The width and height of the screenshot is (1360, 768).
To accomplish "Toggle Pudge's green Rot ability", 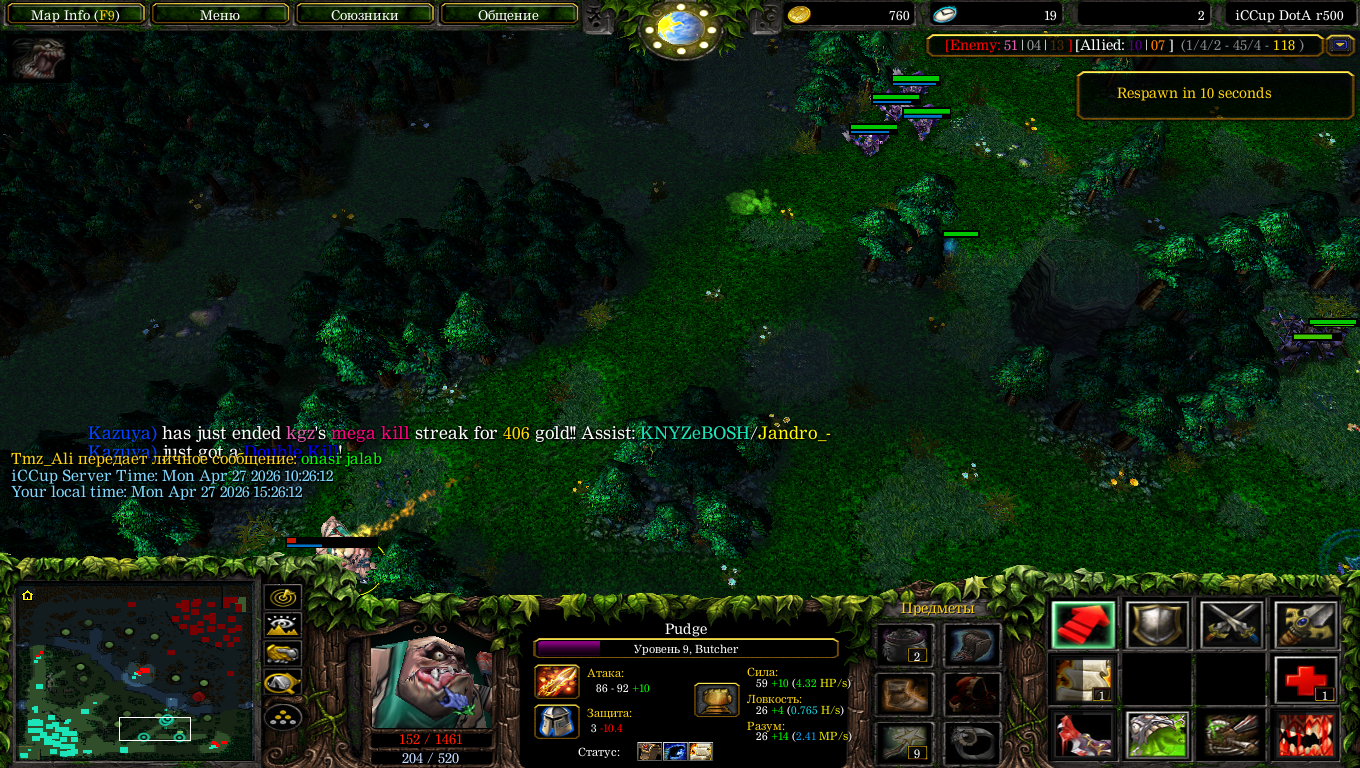I will (x=1157, y=735).
